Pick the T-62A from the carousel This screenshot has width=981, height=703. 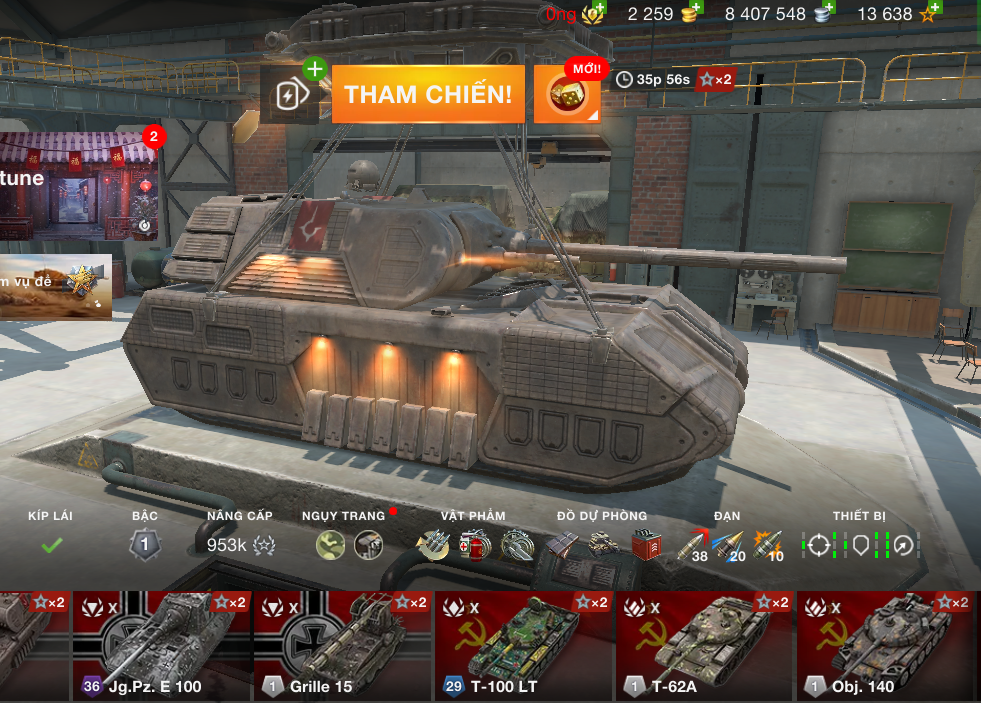[704, 645]
